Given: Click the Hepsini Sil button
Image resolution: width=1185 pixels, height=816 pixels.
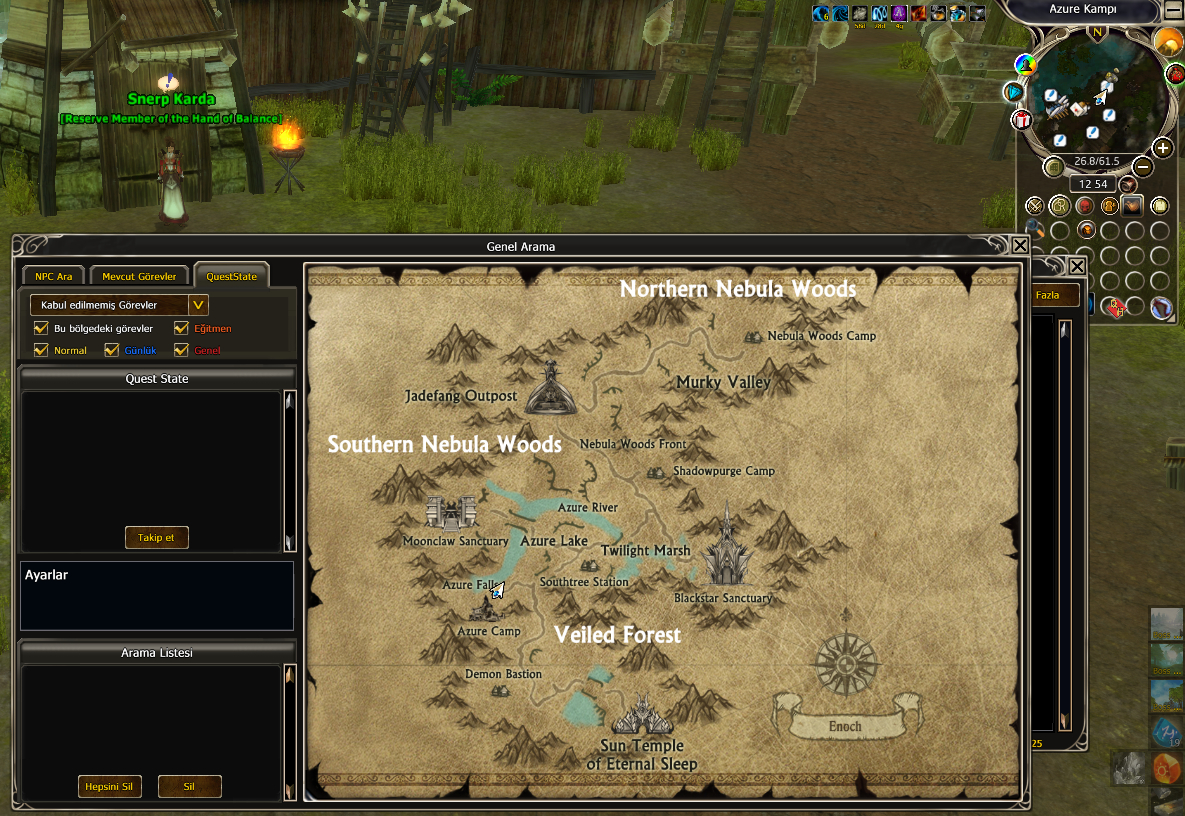Looking at the screenshot, I should (109, 786).
